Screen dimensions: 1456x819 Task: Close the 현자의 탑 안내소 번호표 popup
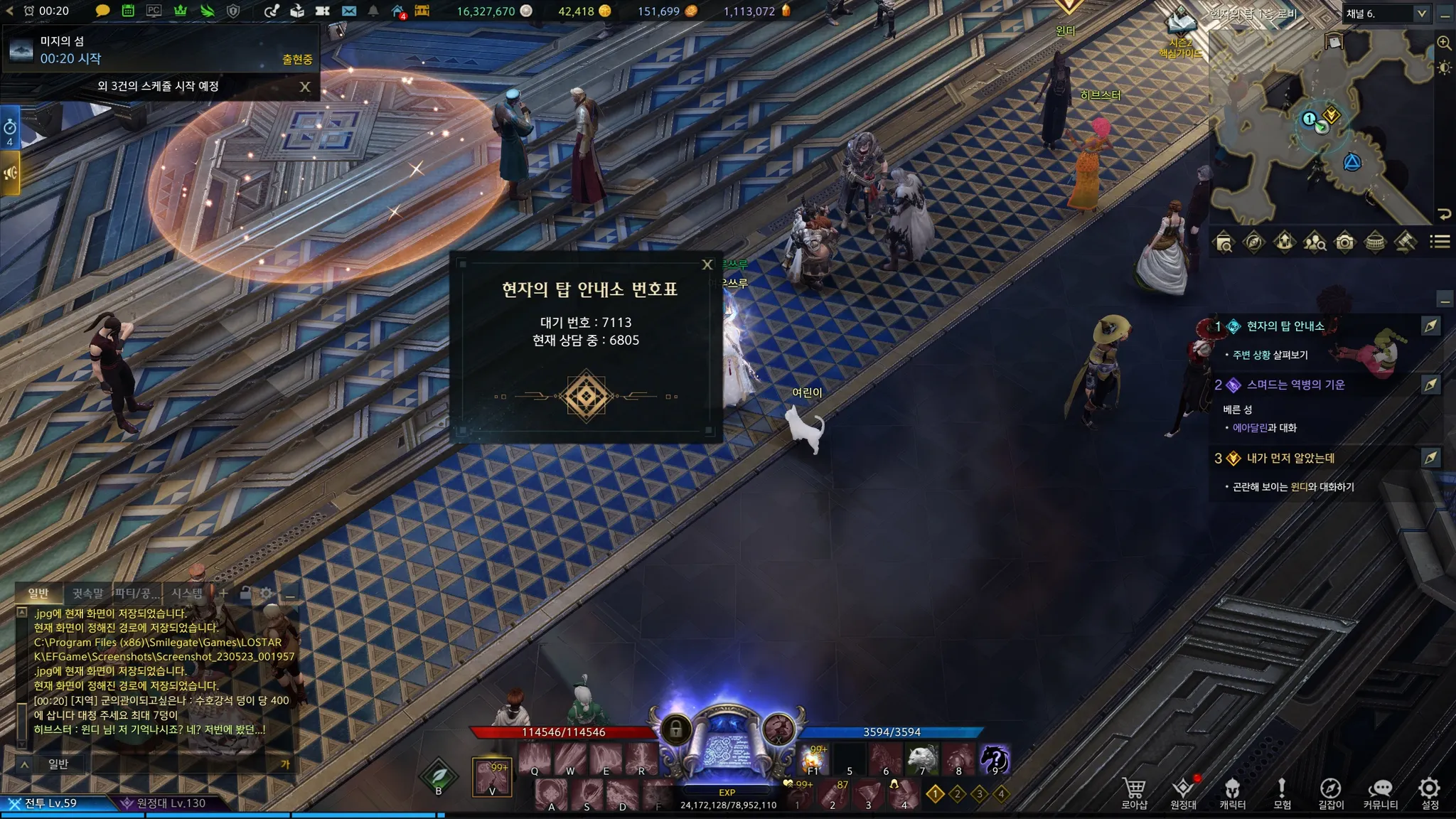[x=707, y=264]
